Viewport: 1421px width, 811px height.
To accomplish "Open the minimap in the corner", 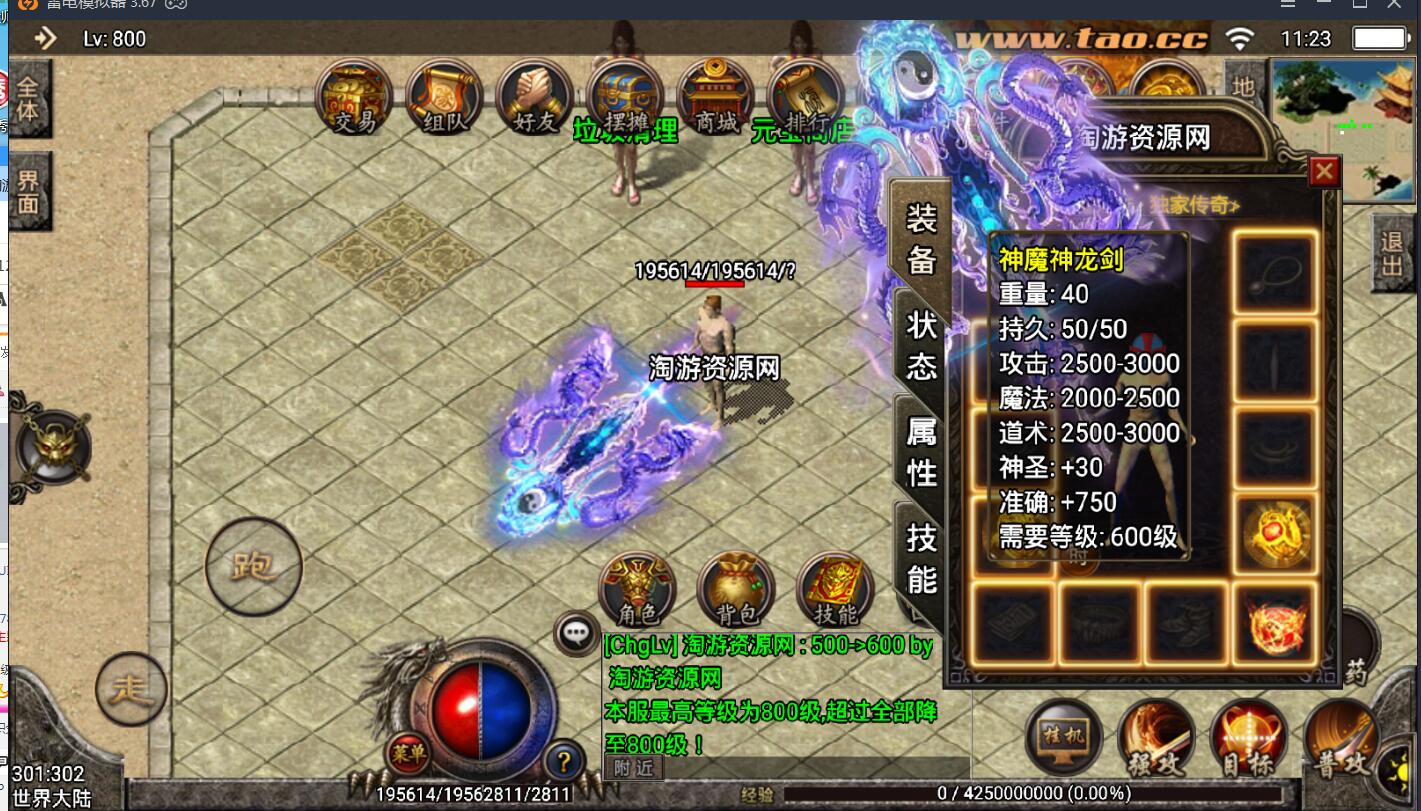I will [x=1342, y=128].
